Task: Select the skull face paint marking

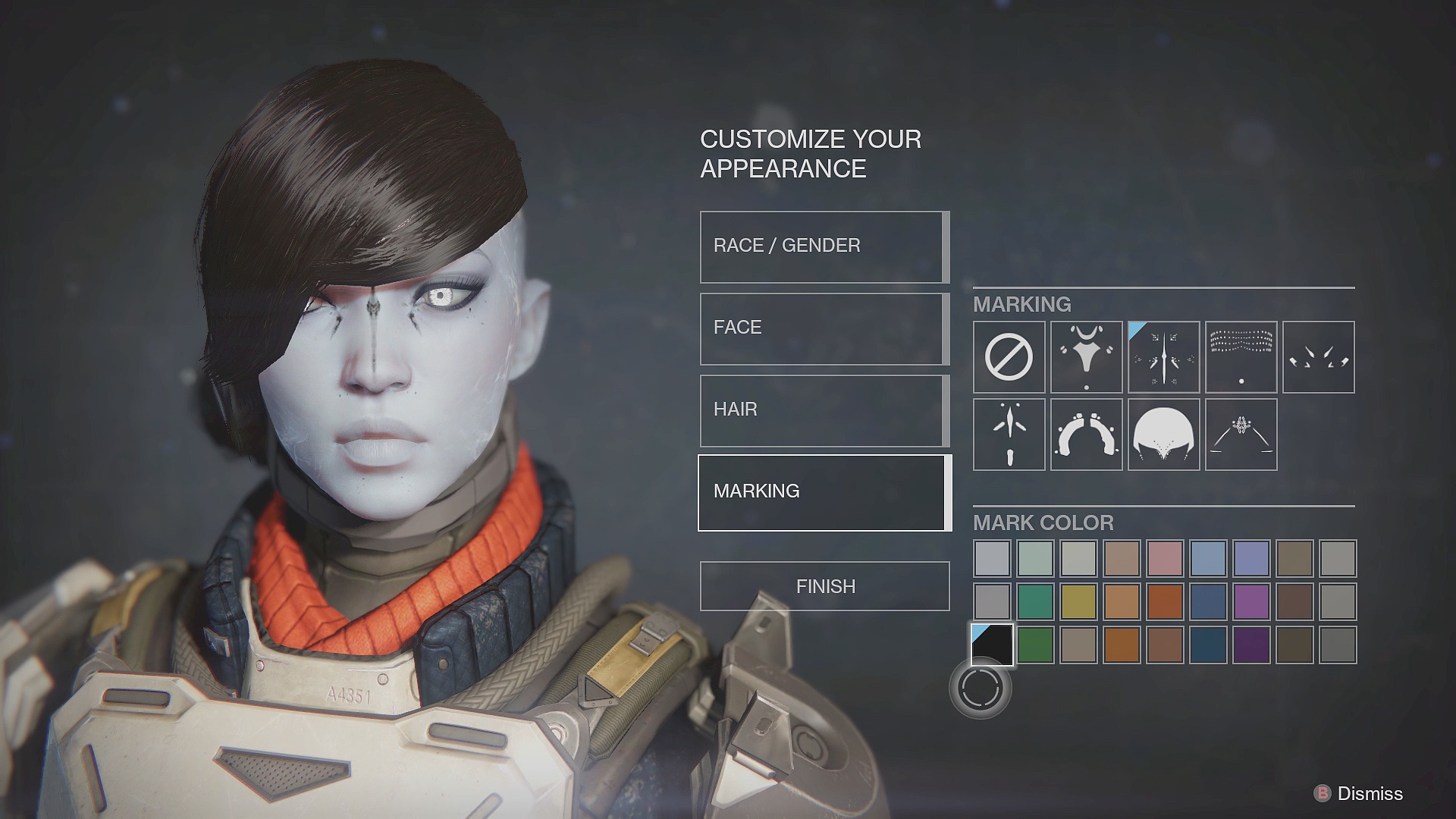Action: pos(1163,435)
